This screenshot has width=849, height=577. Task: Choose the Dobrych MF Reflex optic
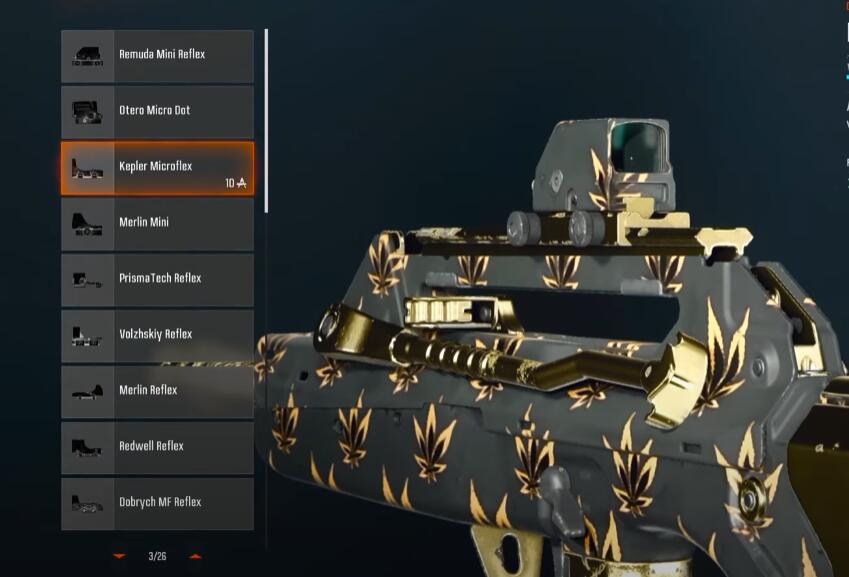click(157, 503)
